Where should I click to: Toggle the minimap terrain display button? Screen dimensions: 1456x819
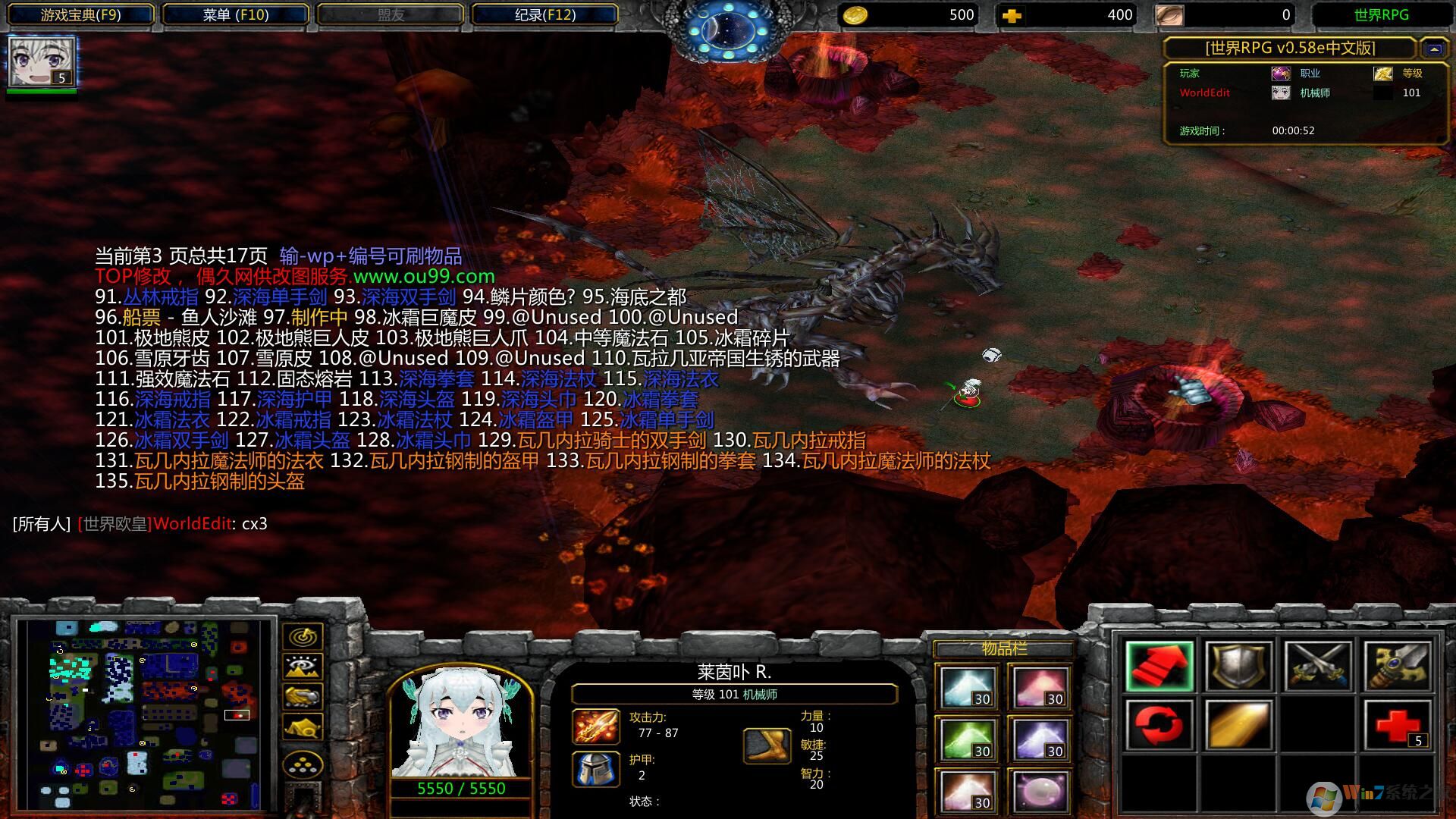coord(303,667)
